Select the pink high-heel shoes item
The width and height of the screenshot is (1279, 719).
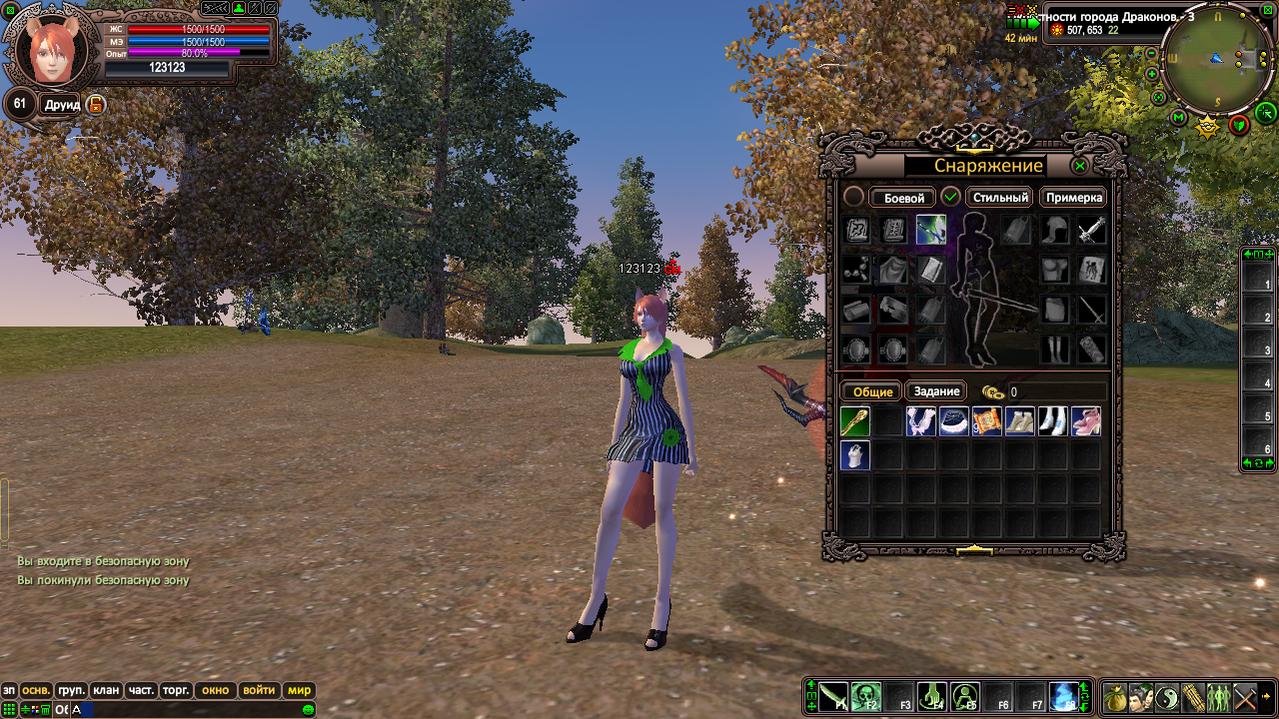pos(1086,421)
